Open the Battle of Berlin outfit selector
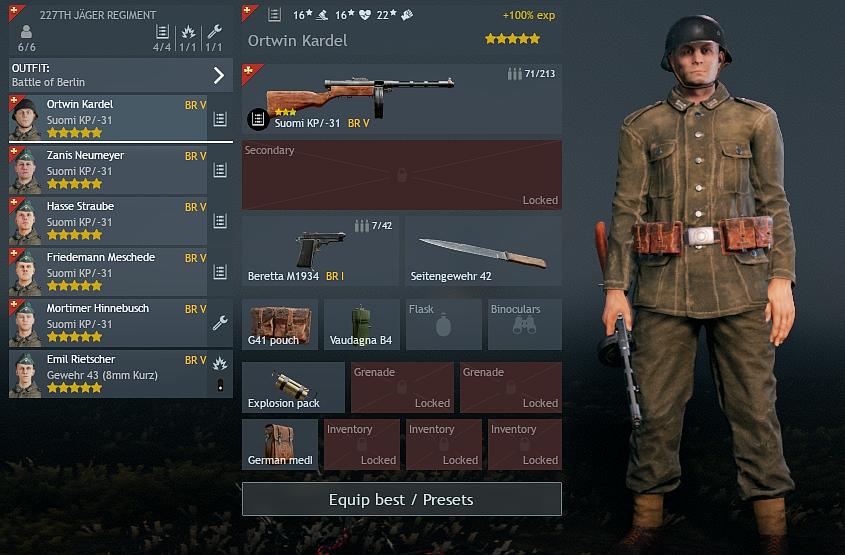The width and height of the screenshot is (845, 555). click(120, 75)
